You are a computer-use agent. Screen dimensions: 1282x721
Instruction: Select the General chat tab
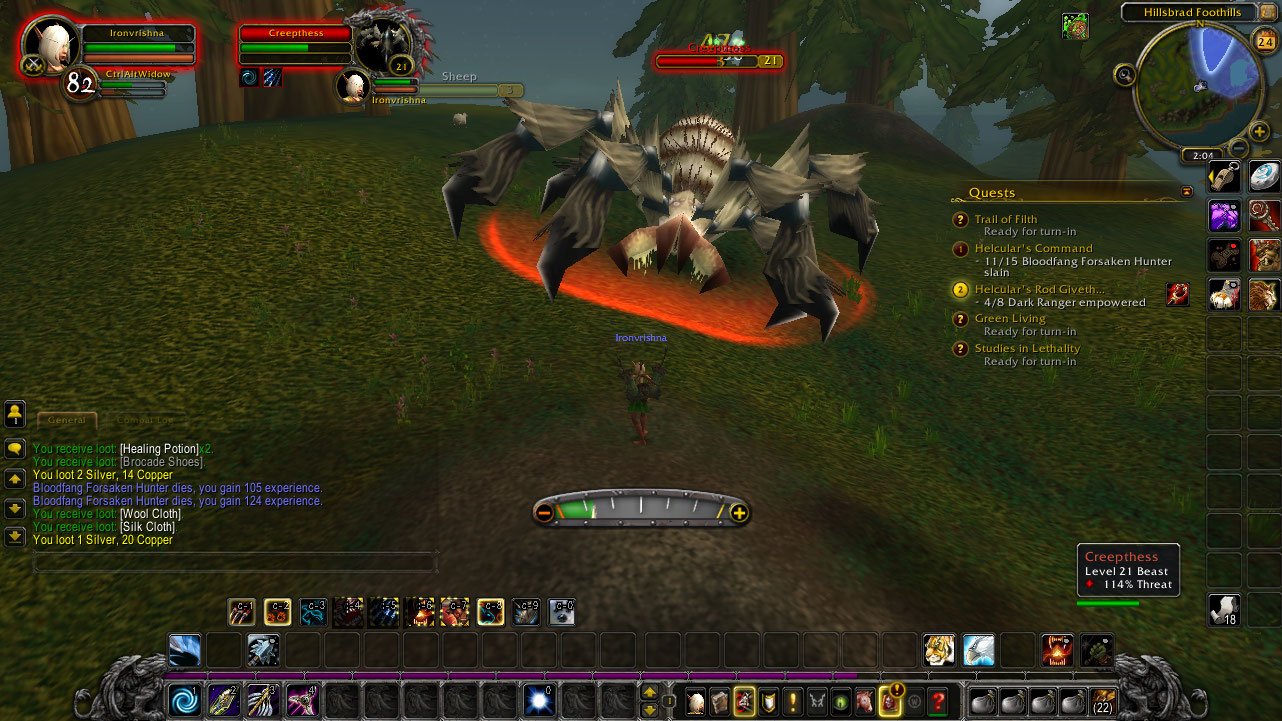(x=67, y=420)
